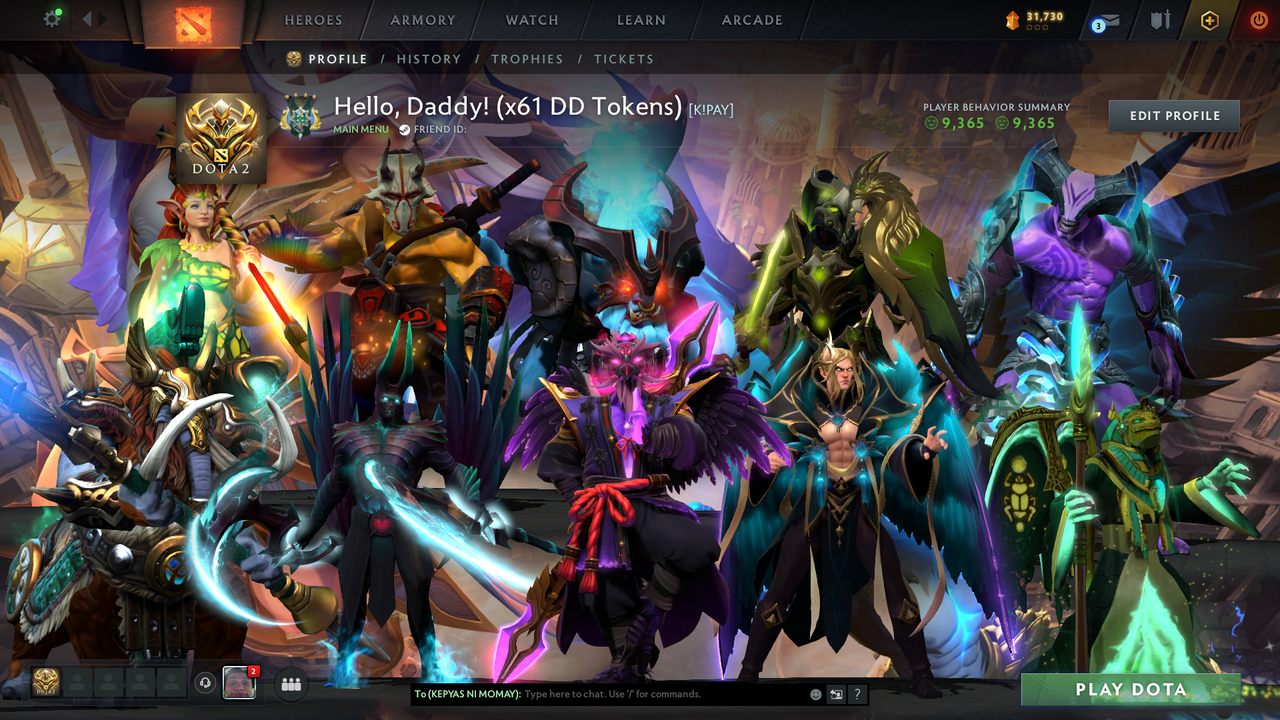Click the EDIT PROFILE button
The image size is (1280, 720).
[1173, 115]
